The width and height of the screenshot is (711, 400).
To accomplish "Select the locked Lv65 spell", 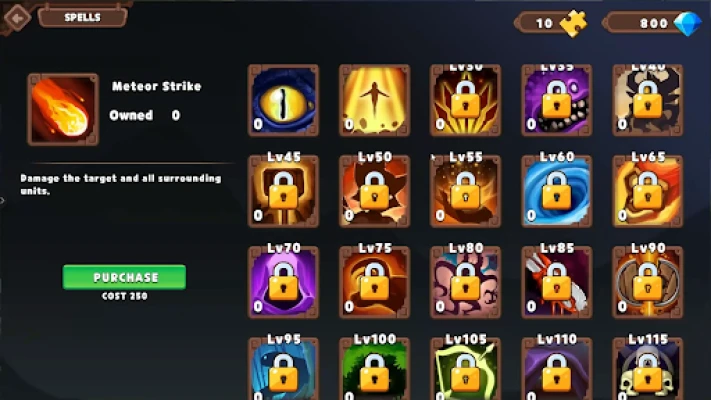I will (x=647, y=191).
